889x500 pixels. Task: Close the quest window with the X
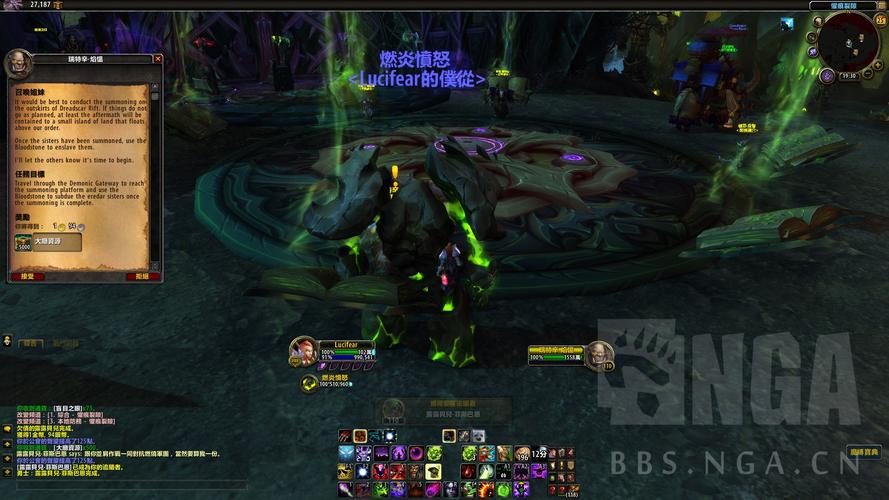[158, 59]
